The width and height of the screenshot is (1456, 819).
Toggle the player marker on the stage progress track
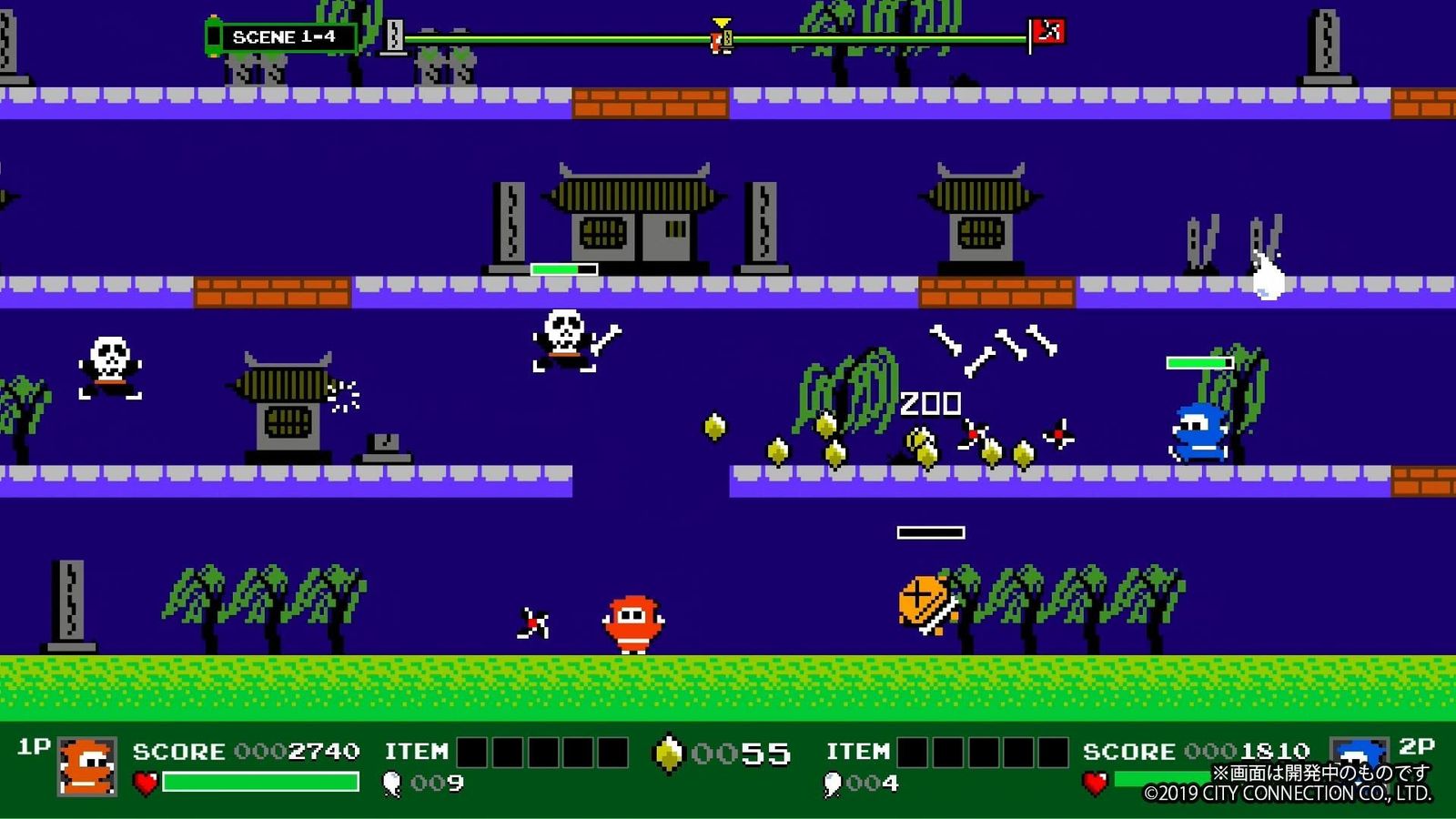pyautogui.click(x=718, y=40)
